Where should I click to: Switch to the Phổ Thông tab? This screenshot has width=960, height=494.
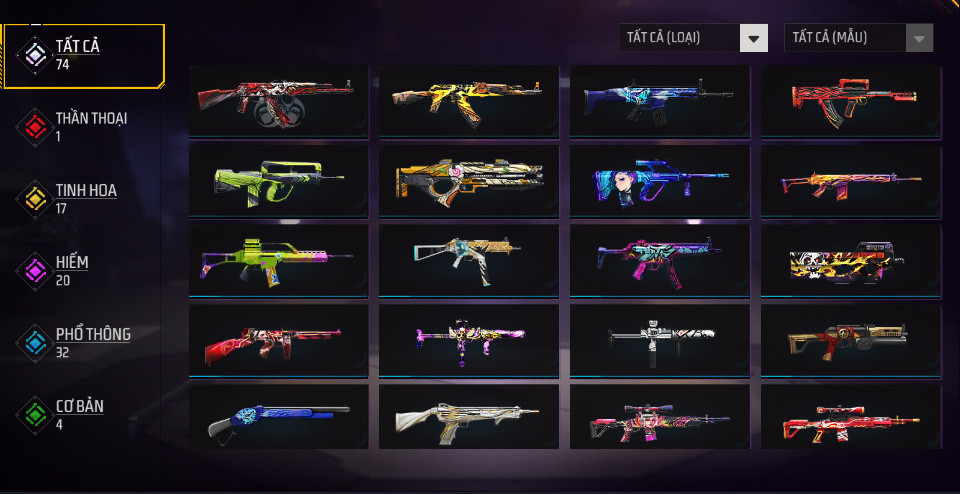click(x=84, y=342)
